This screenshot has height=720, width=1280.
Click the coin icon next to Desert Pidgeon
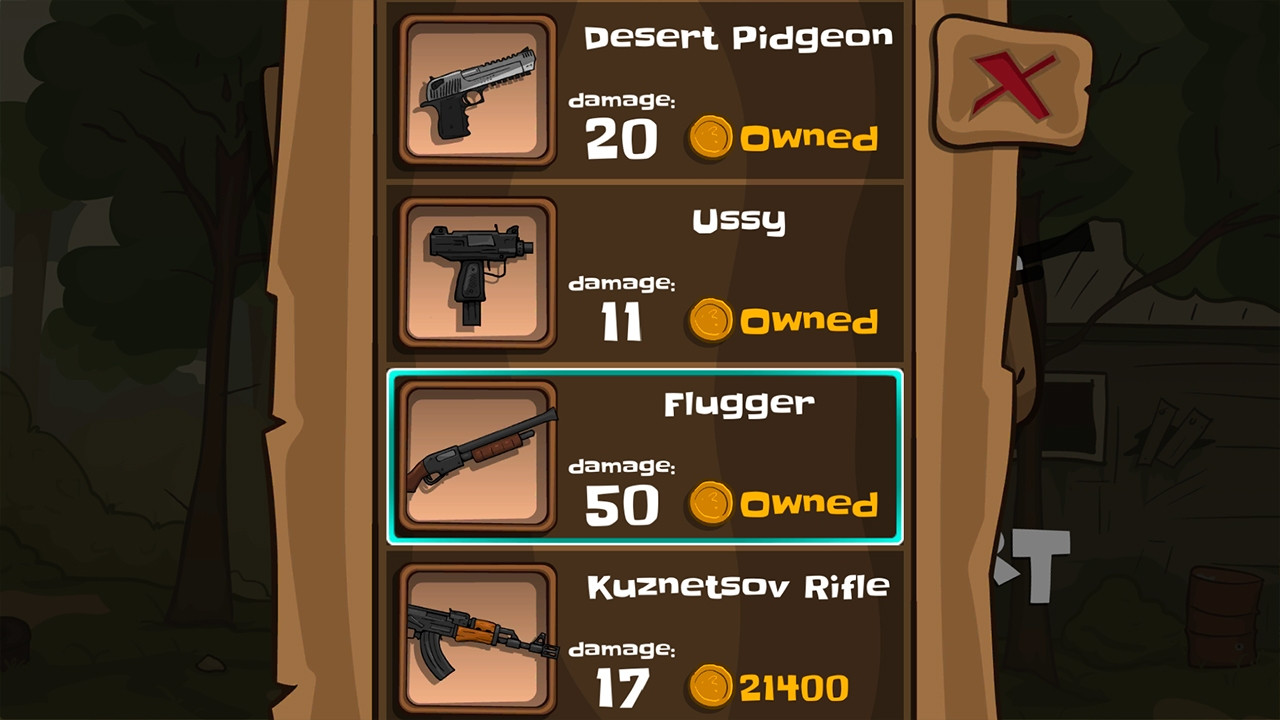coord(712,138)
